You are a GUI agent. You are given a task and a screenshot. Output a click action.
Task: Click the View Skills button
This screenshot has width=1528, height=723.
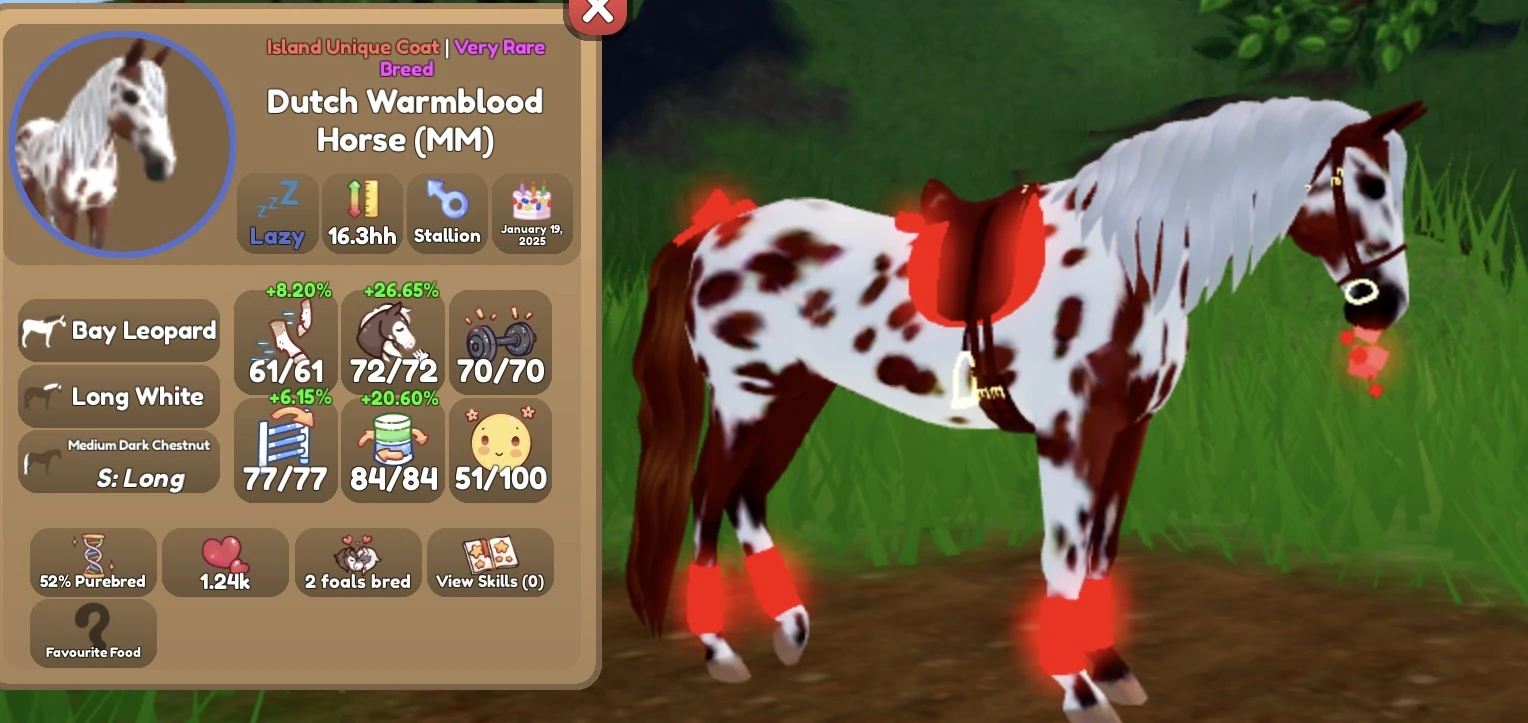[x=490, y=562]
